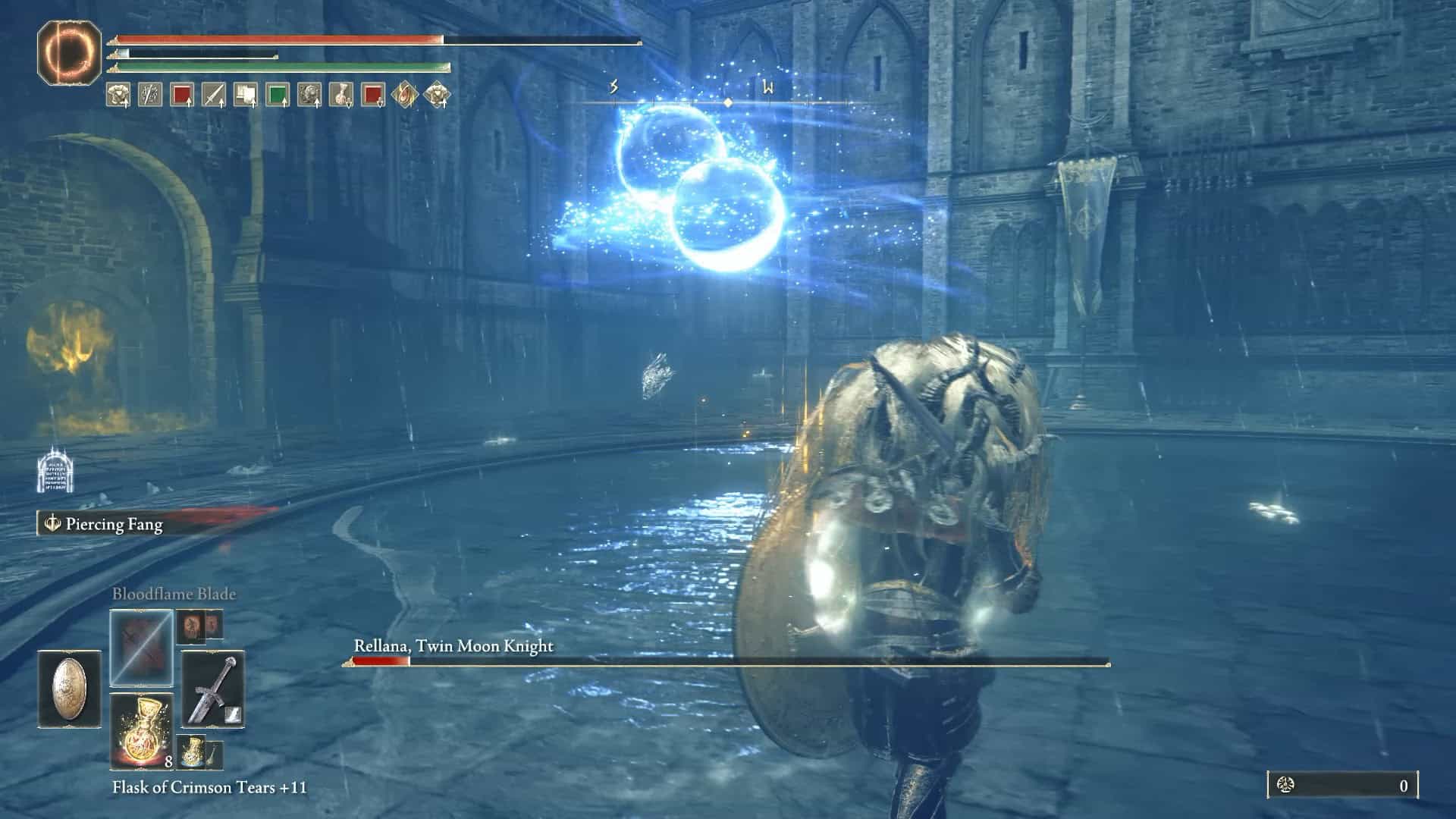The image size is (1456, 819).
Task: Click the Piercing Fang skill notification icon
Action: click(x=53, y=523)
